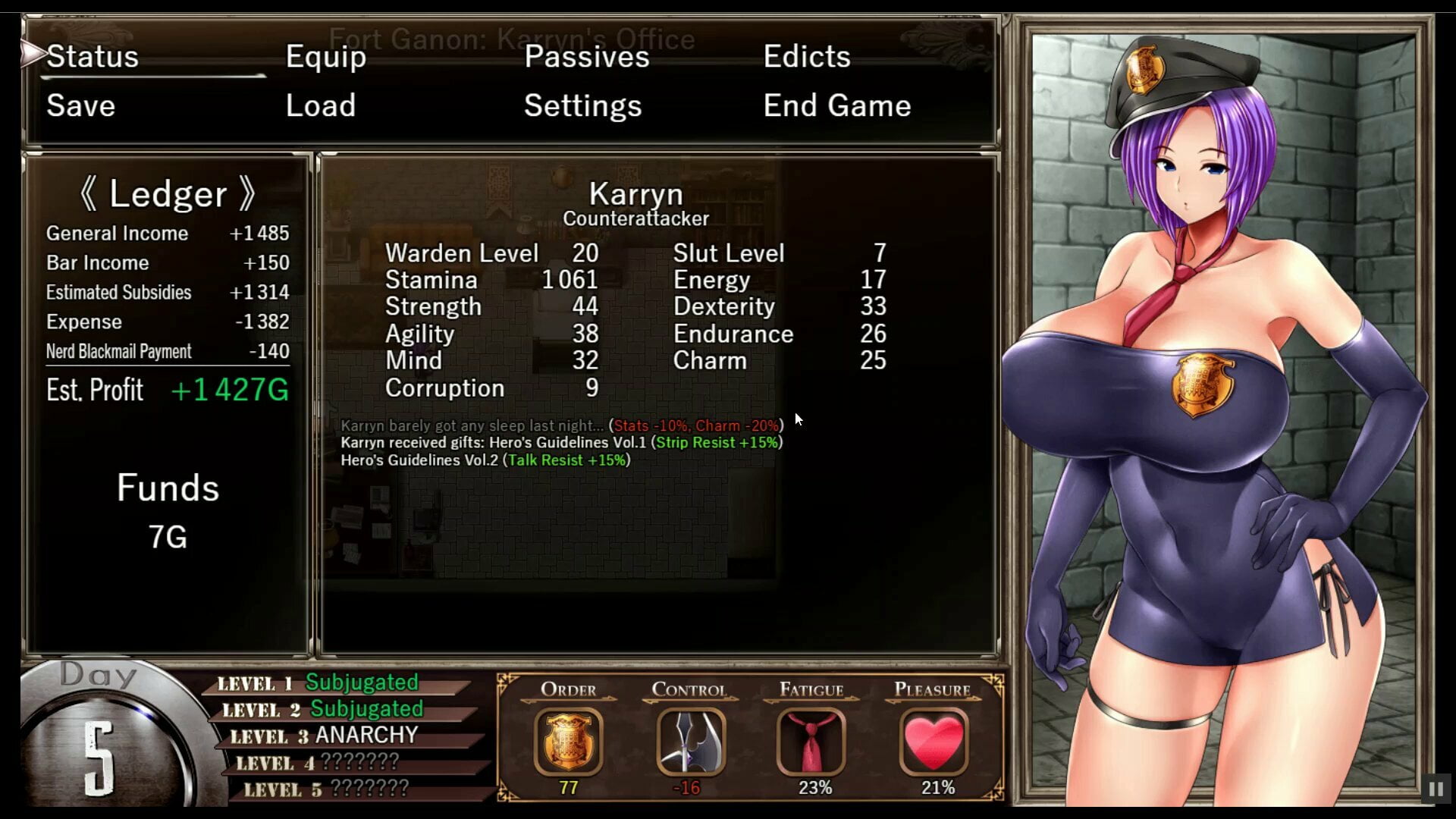Screen dimensions: 1456x819
Task: Click the Control halberd icon
Action: [x=690, y=741]
